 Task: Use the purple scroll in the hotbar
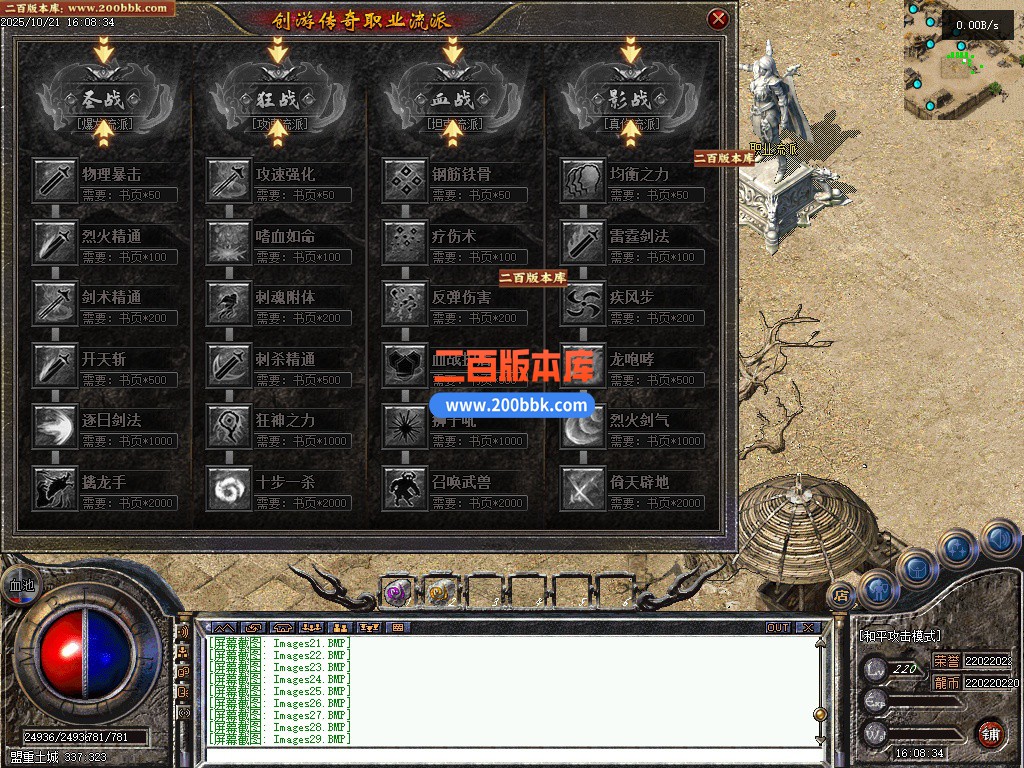397,593
